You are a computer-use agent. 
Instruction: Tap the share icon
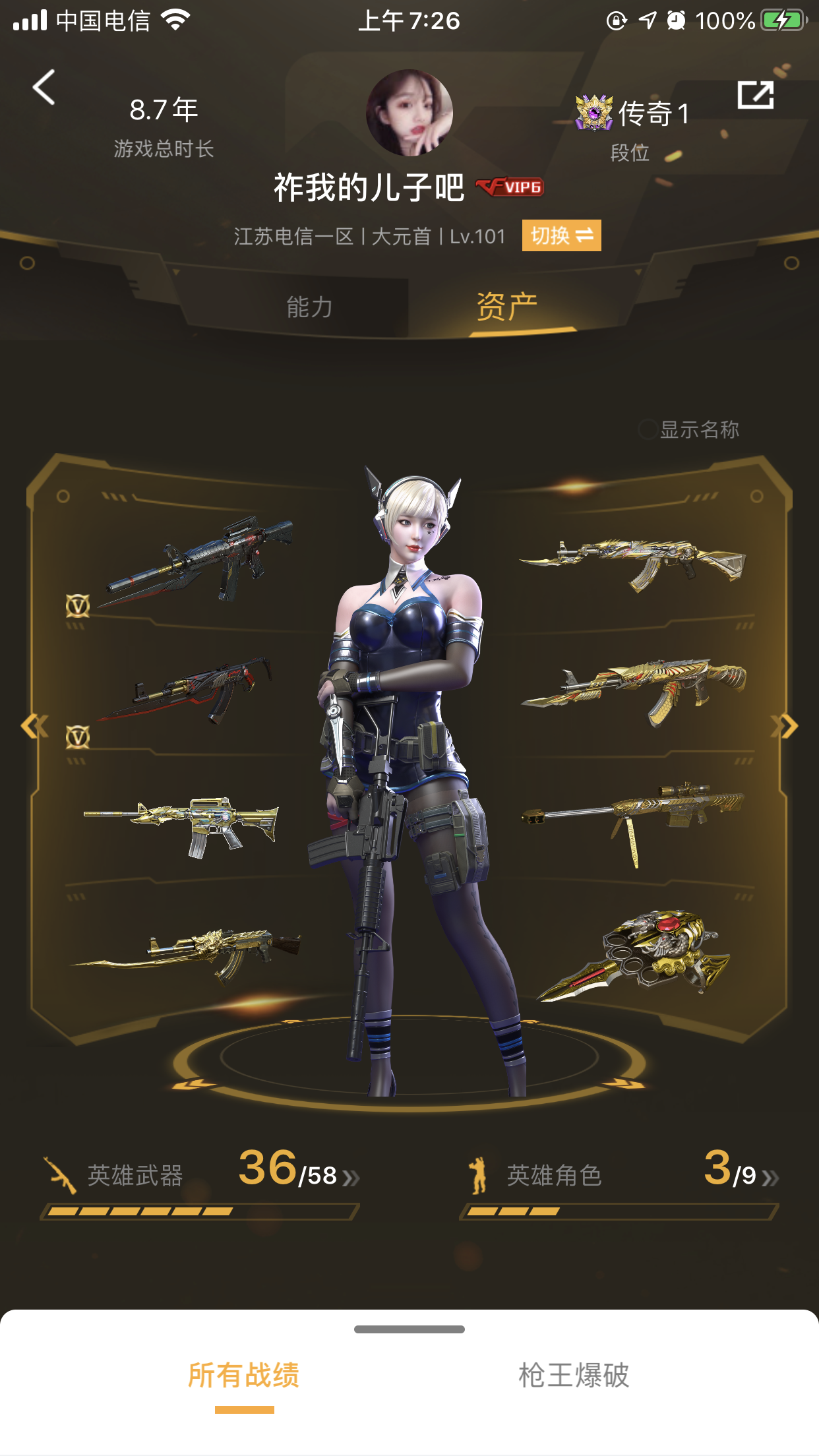pos(755,96)
